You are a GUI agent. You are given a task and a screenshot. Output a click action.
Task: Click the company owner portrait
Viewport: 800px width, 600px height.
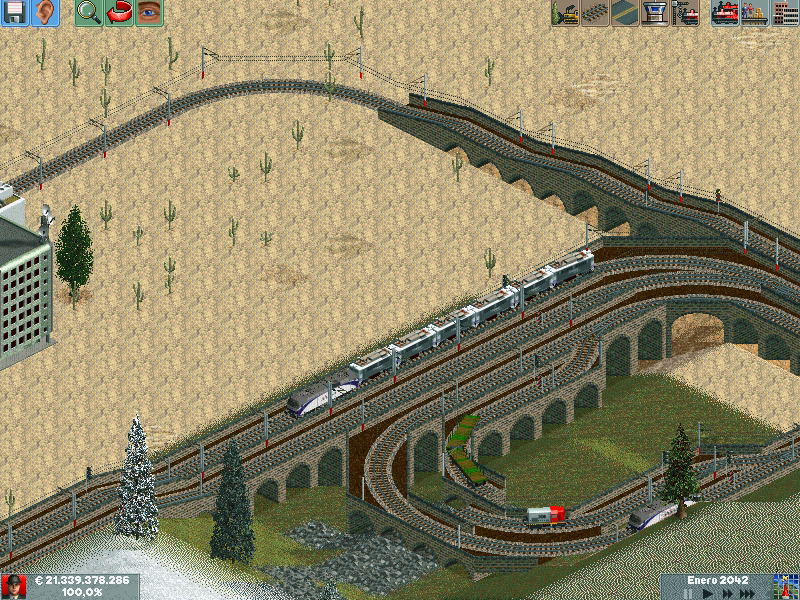tap(13, 586)
